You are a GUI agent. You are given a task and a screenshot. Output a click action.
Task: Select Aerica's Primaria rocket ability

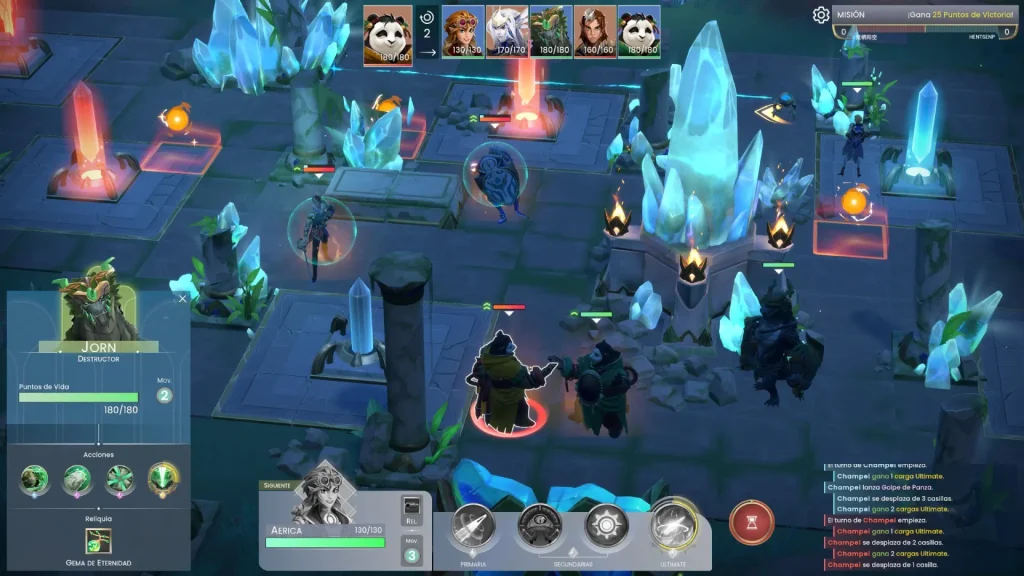[x=473, y=526]
